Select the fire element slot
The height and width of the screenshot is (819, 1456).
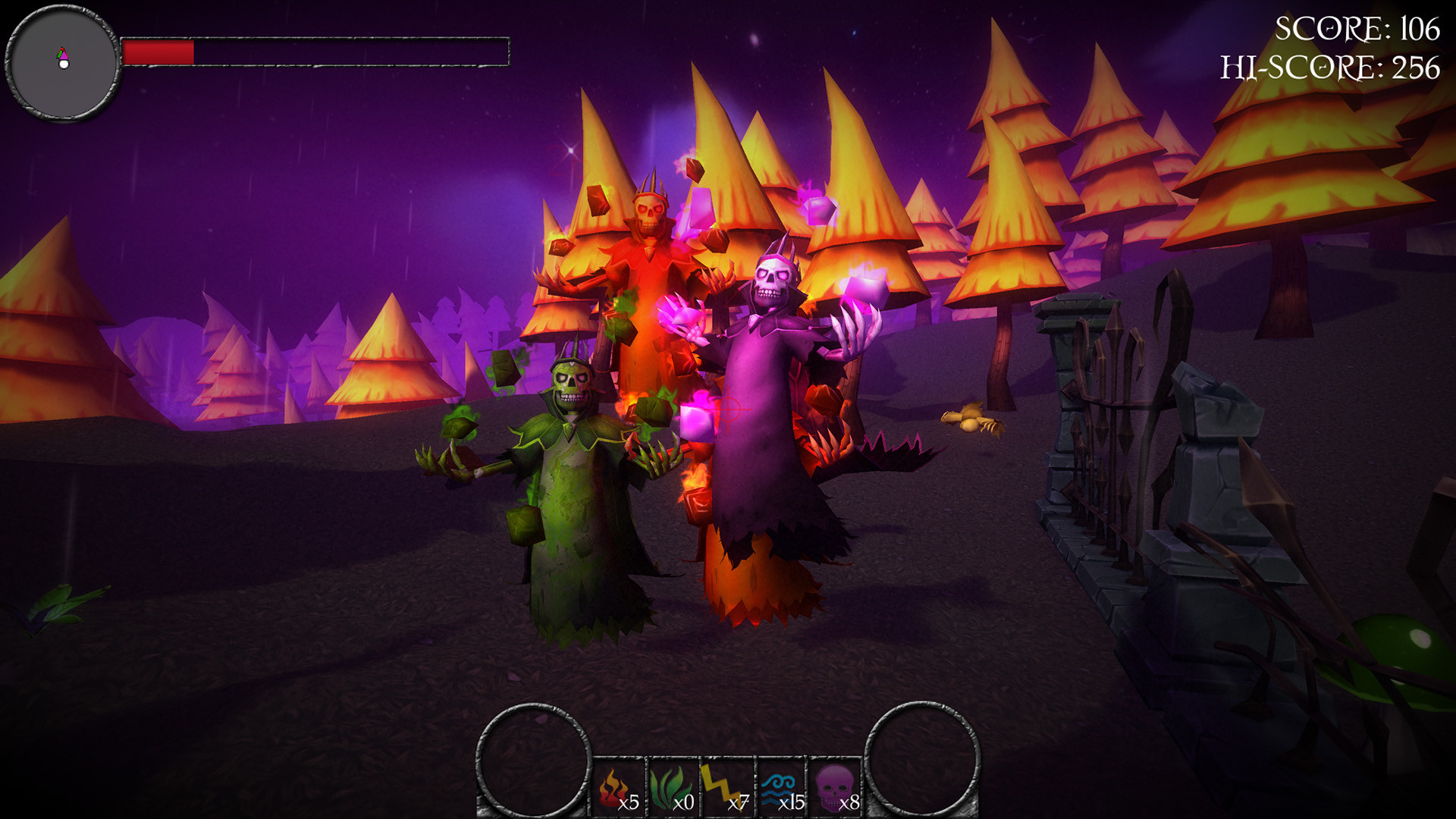coord(619,788)
